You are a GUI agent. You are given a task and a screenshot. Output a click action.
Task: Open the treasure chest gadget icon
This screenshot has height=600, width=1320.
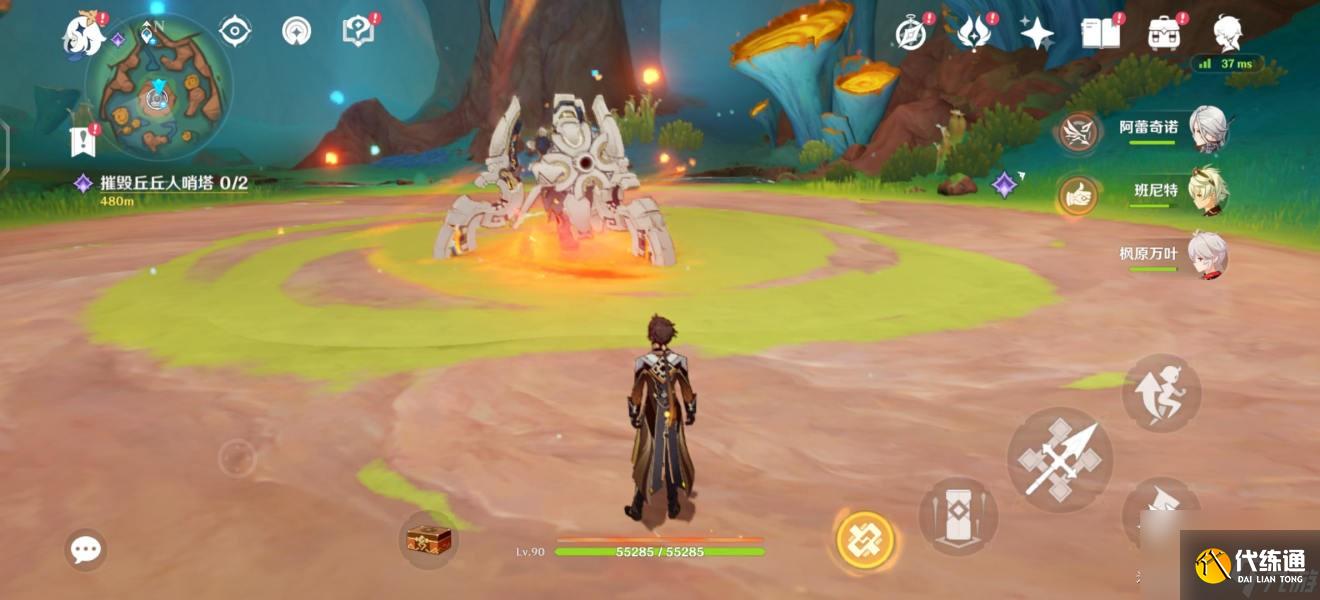(x=429, y=540)
